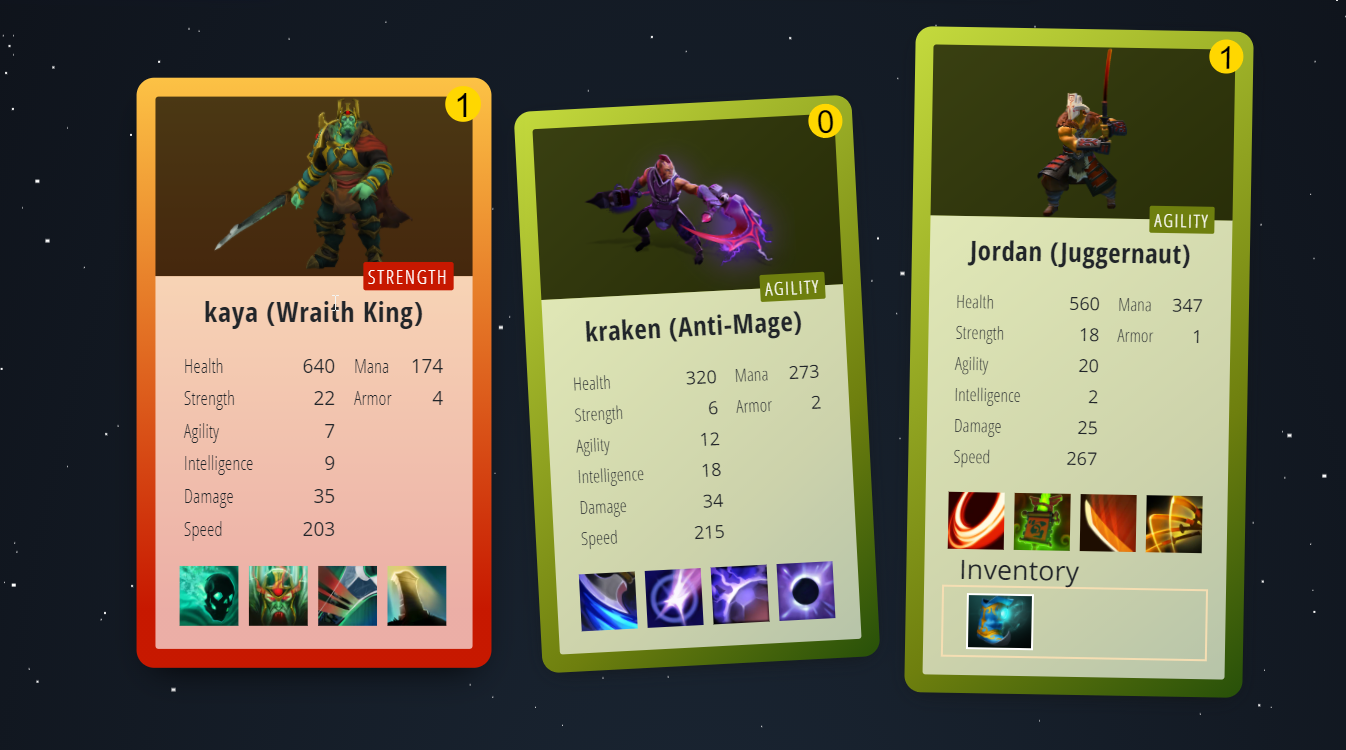Screen dimensions: 1346x750
Task: Select Juggernaut's Blade Fury spinning ability icon
Action: (x=975, y=522)
